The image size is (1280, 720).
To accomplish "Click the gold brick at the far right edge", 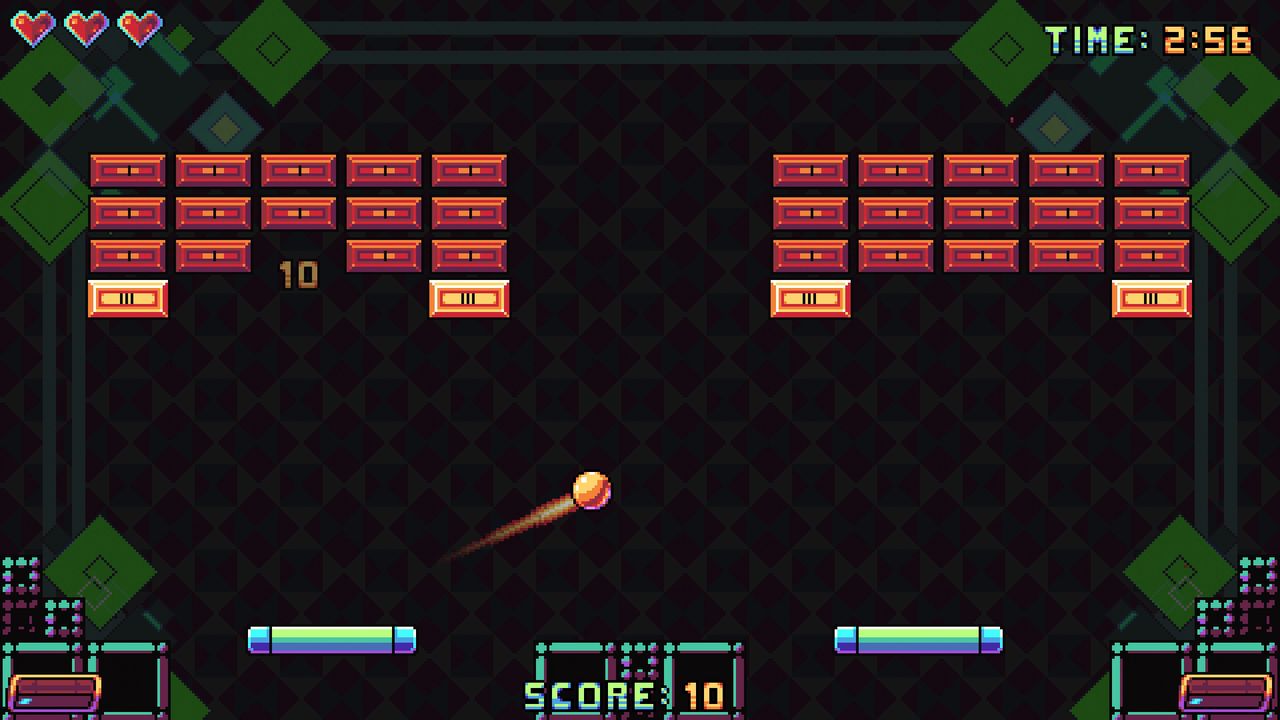I will (1152, 298).
